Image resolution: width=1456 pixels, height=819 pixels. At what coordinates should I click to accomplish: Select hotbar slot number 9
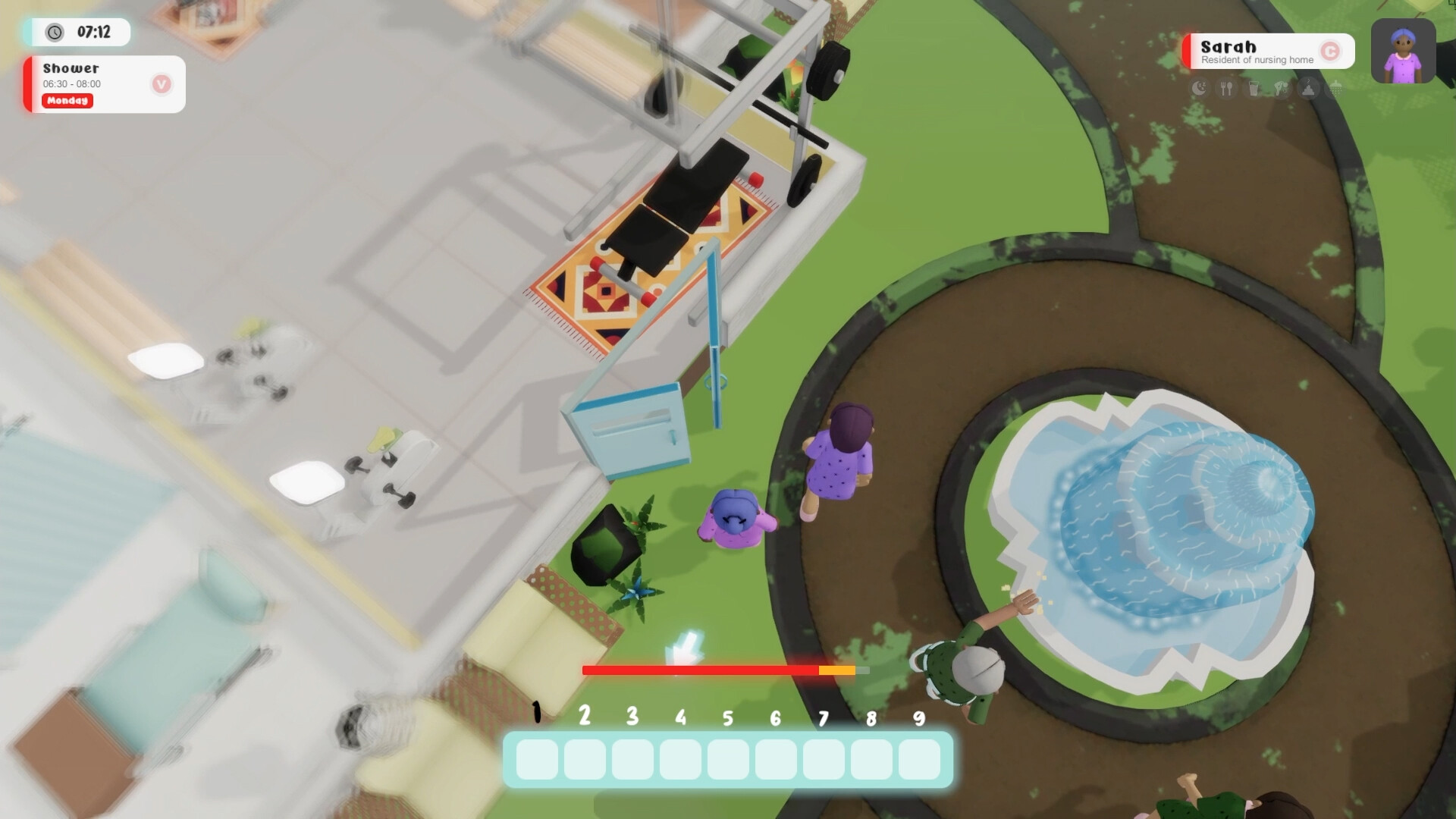pyautogui.click(x=918, y=759)
